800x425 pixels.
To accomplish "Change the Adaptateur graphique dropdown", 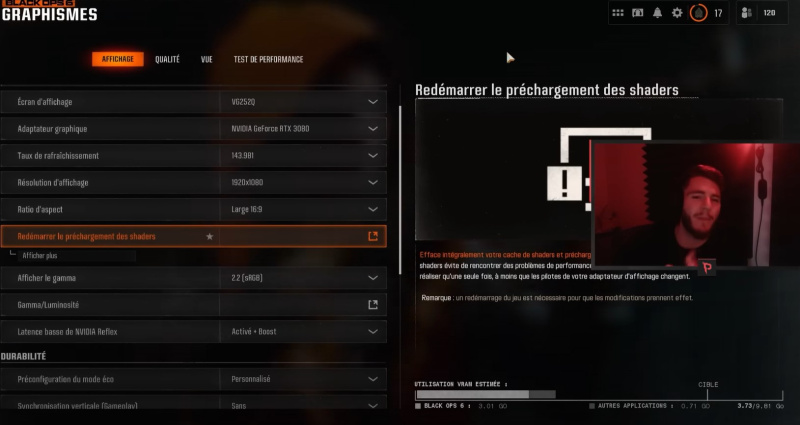I will pos(301,129).
